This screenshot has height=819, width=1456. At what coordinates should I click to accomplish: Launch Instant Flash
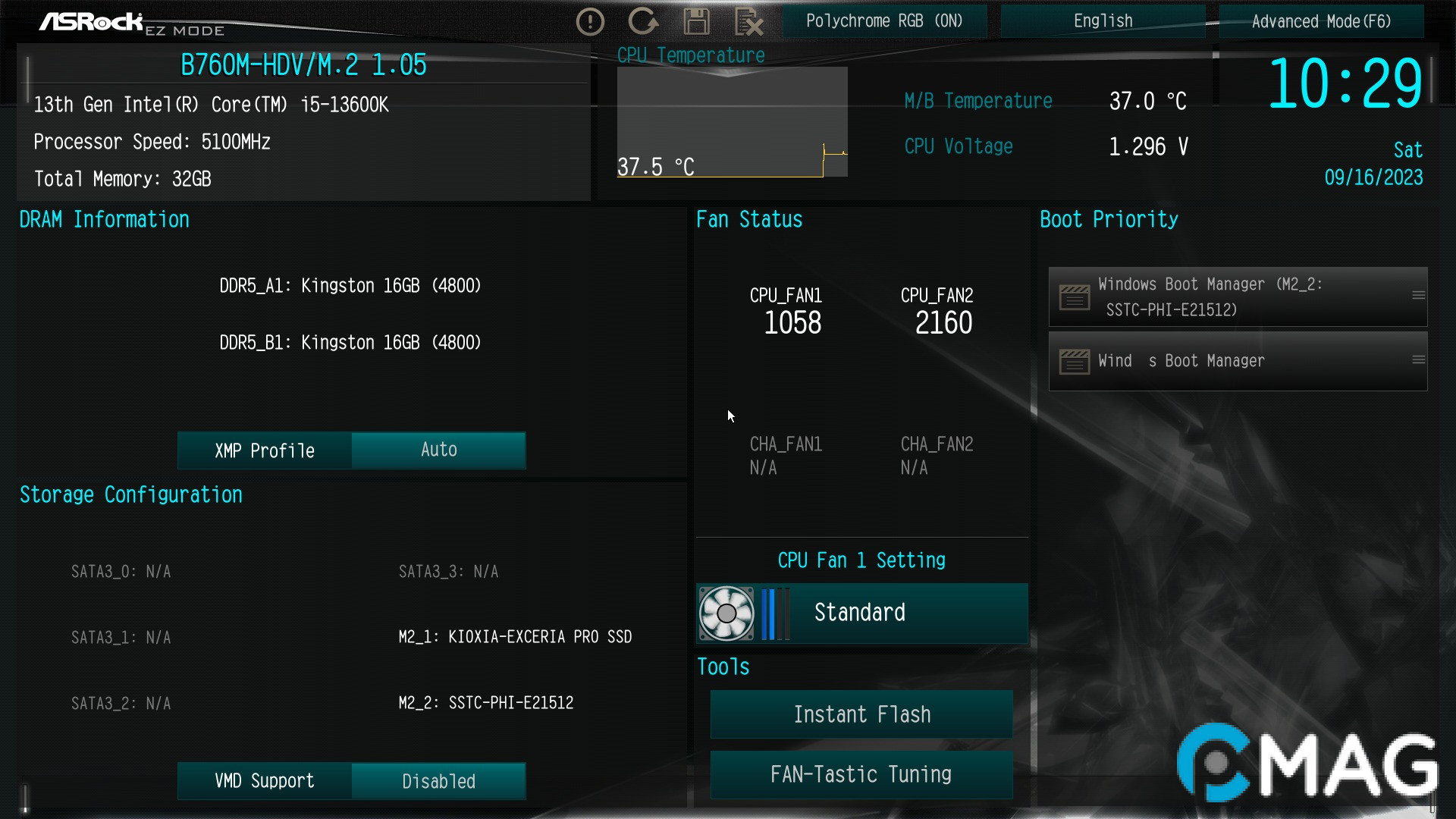861,714
